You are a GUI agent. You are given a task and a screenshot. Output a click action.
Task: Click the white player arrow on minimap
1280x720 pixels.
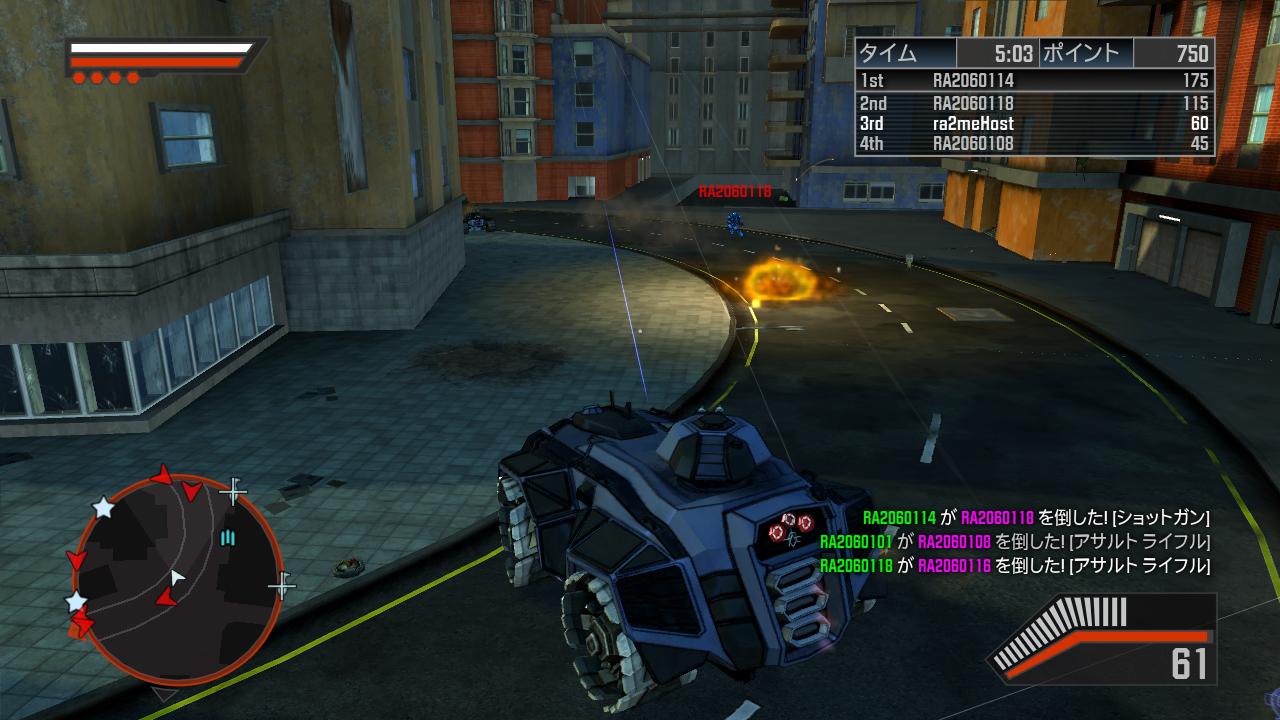tap(177, 577)
